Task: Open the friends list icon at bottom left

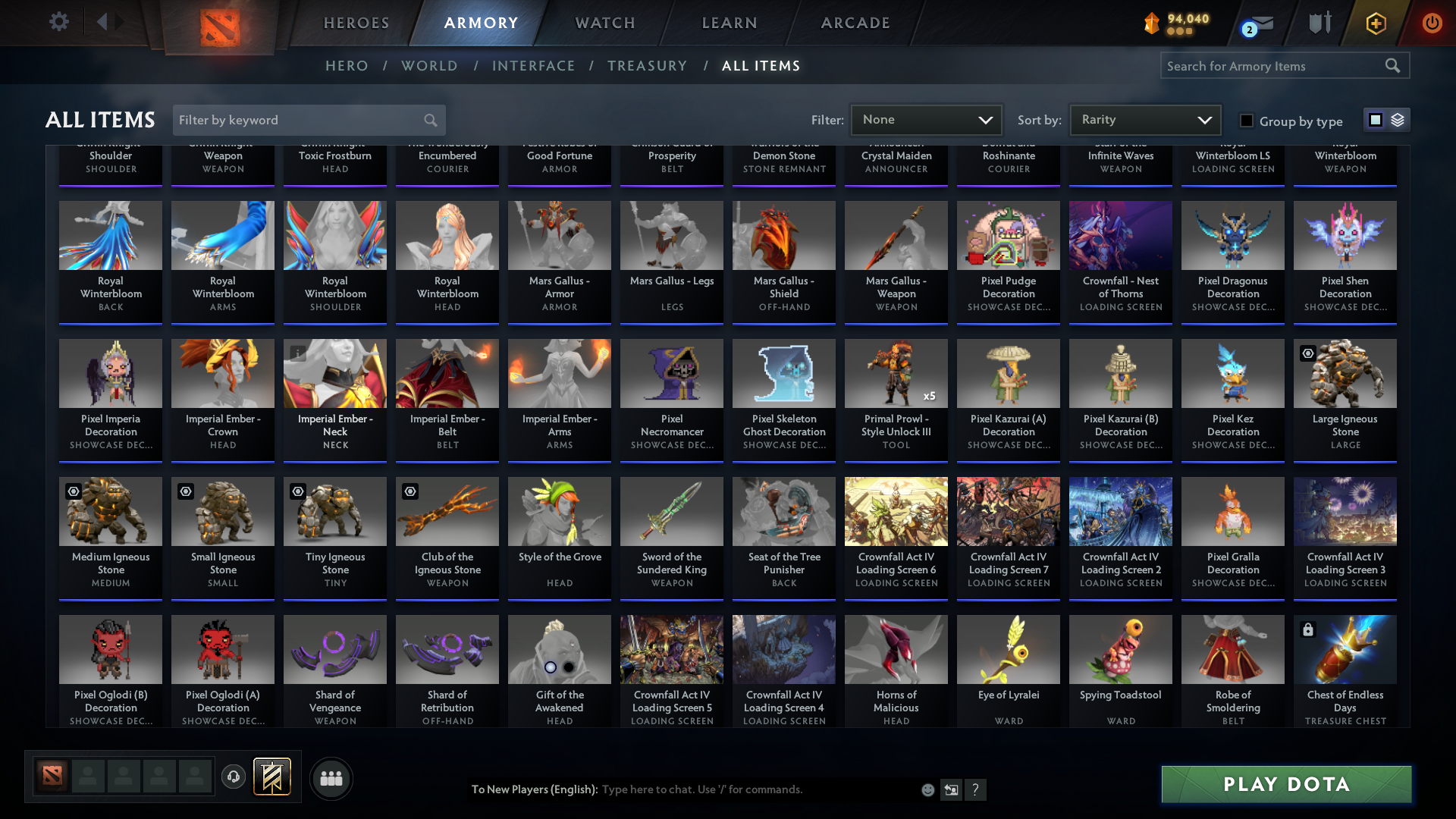Action: (330, 778)
